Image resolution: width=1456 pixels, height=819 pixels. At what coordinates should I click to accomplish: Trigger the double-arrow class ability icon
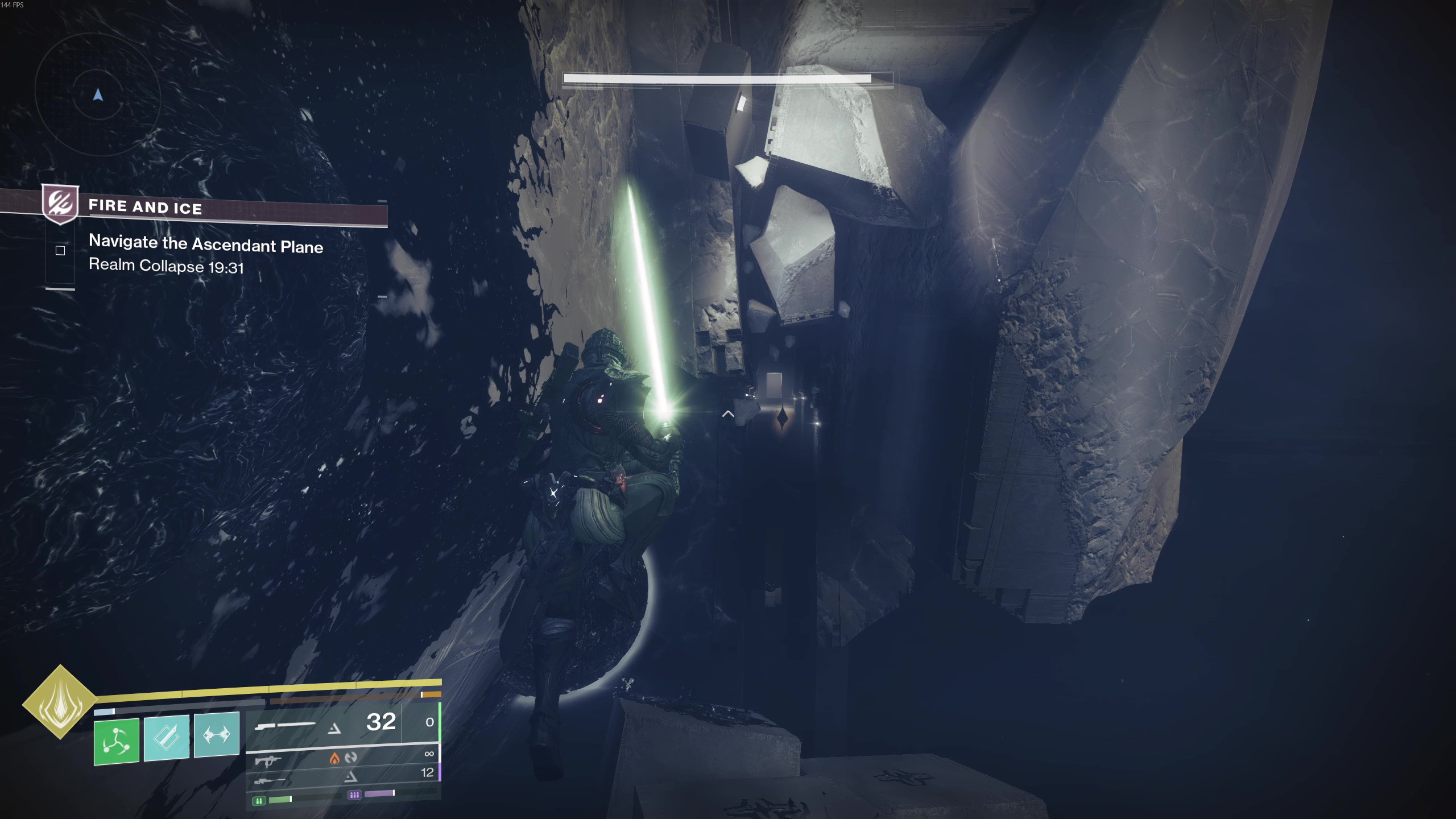217,734
